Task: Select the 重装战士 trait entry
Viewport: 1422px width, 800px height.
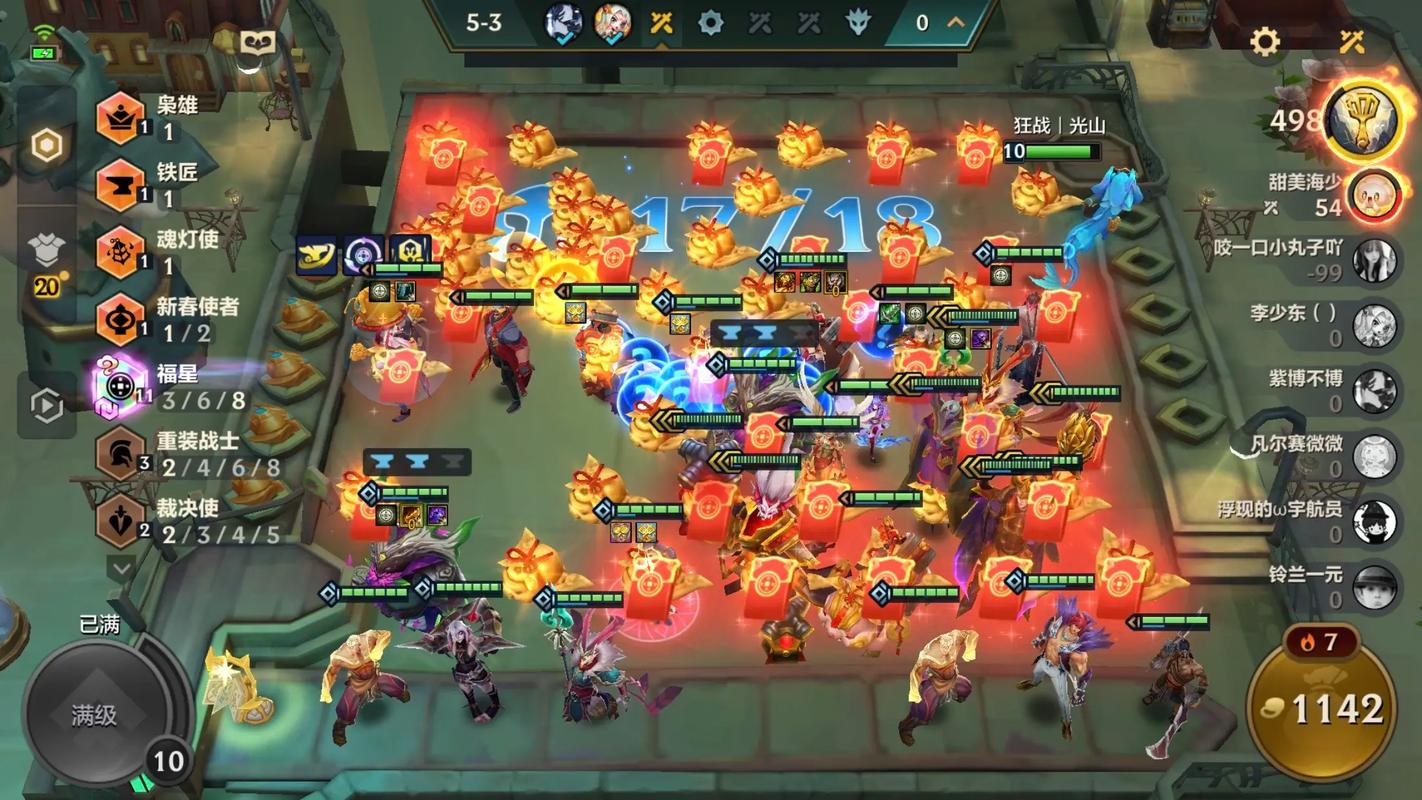Action: (x=121, y=454)
